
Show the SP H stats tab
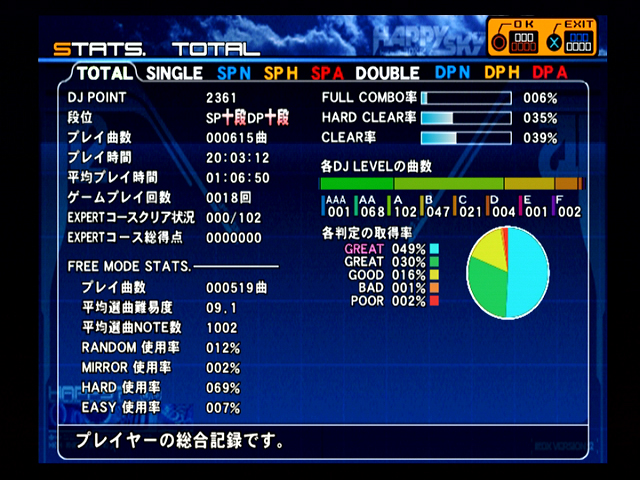(x=283, y=73)
